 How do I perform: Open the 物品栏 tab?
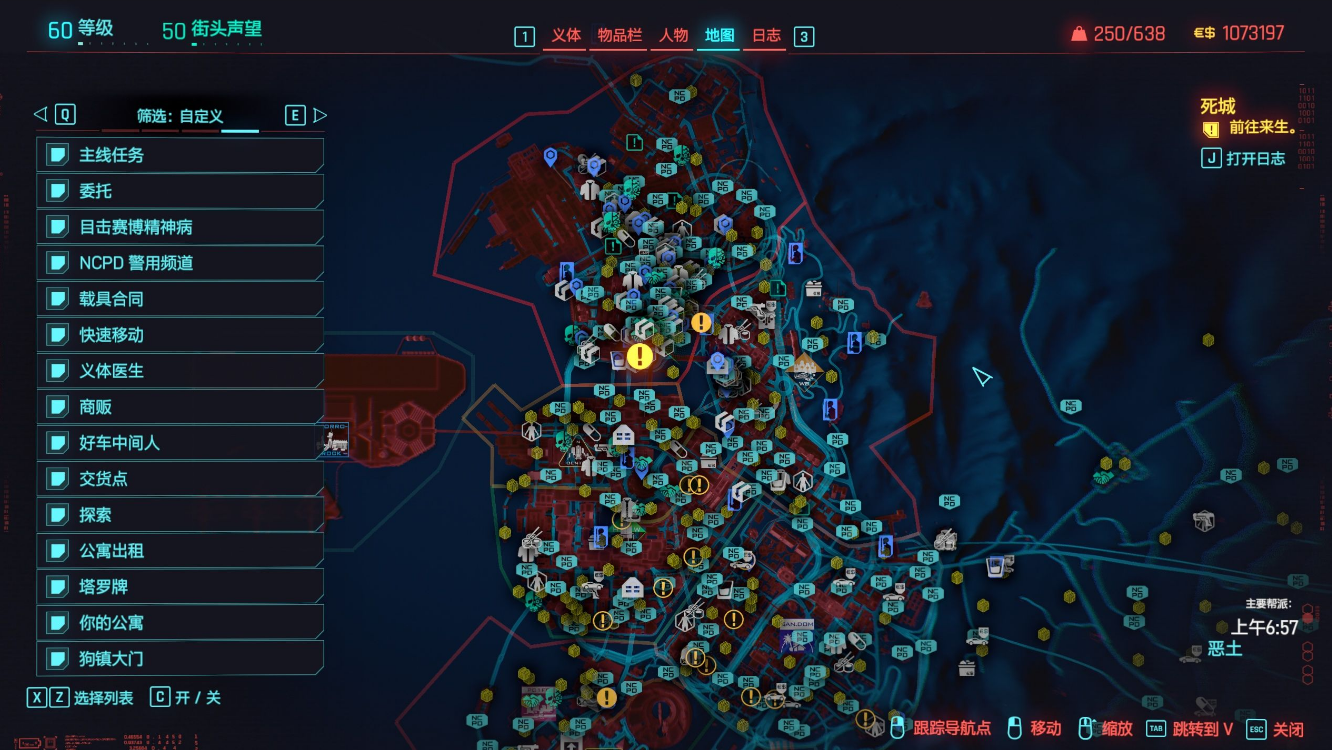pyautogui.click(x=619, y=36)
